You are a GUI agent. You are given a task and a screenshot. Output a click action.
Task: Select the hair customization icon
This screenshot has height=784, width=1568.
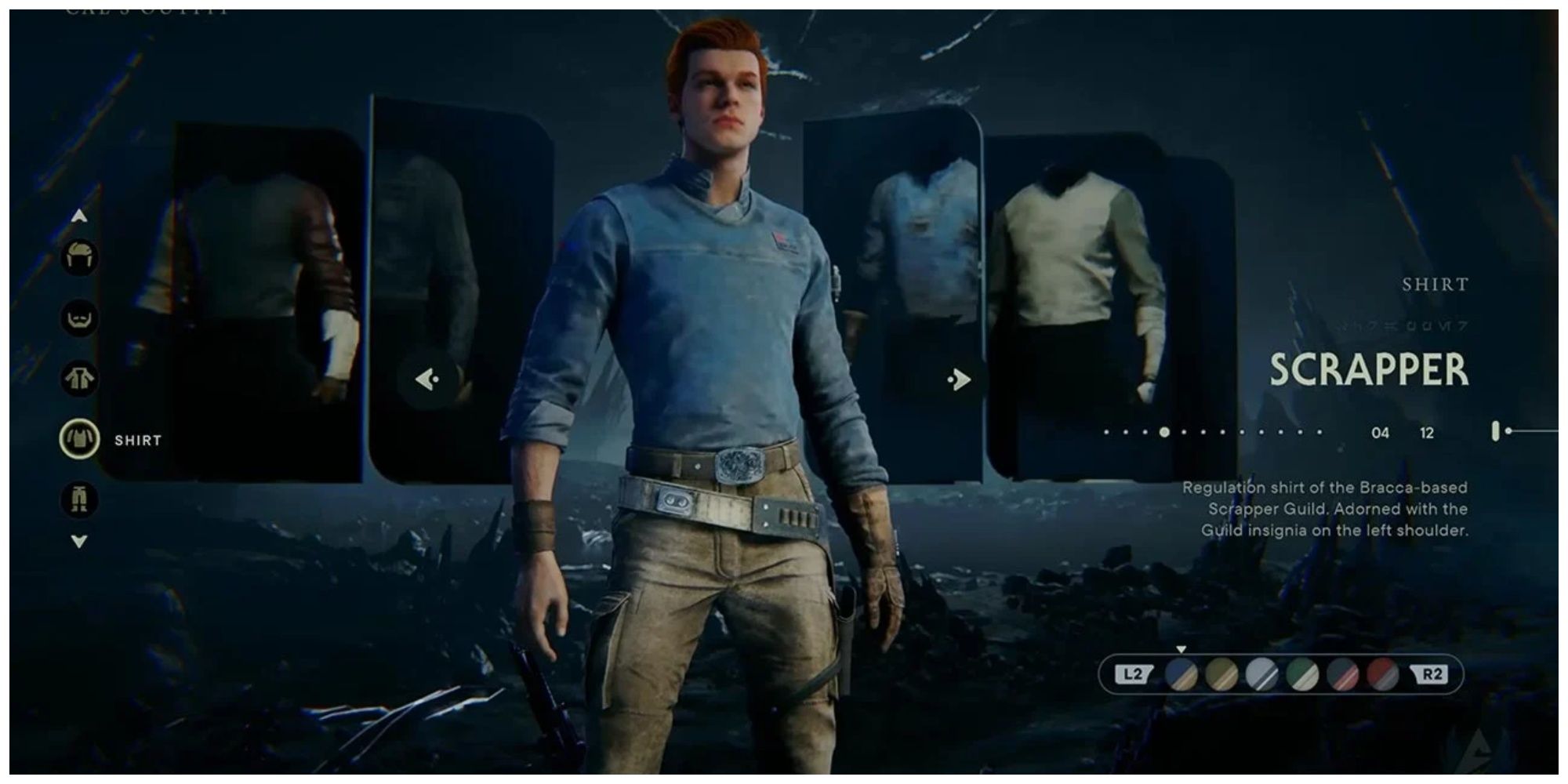[81, 257]
